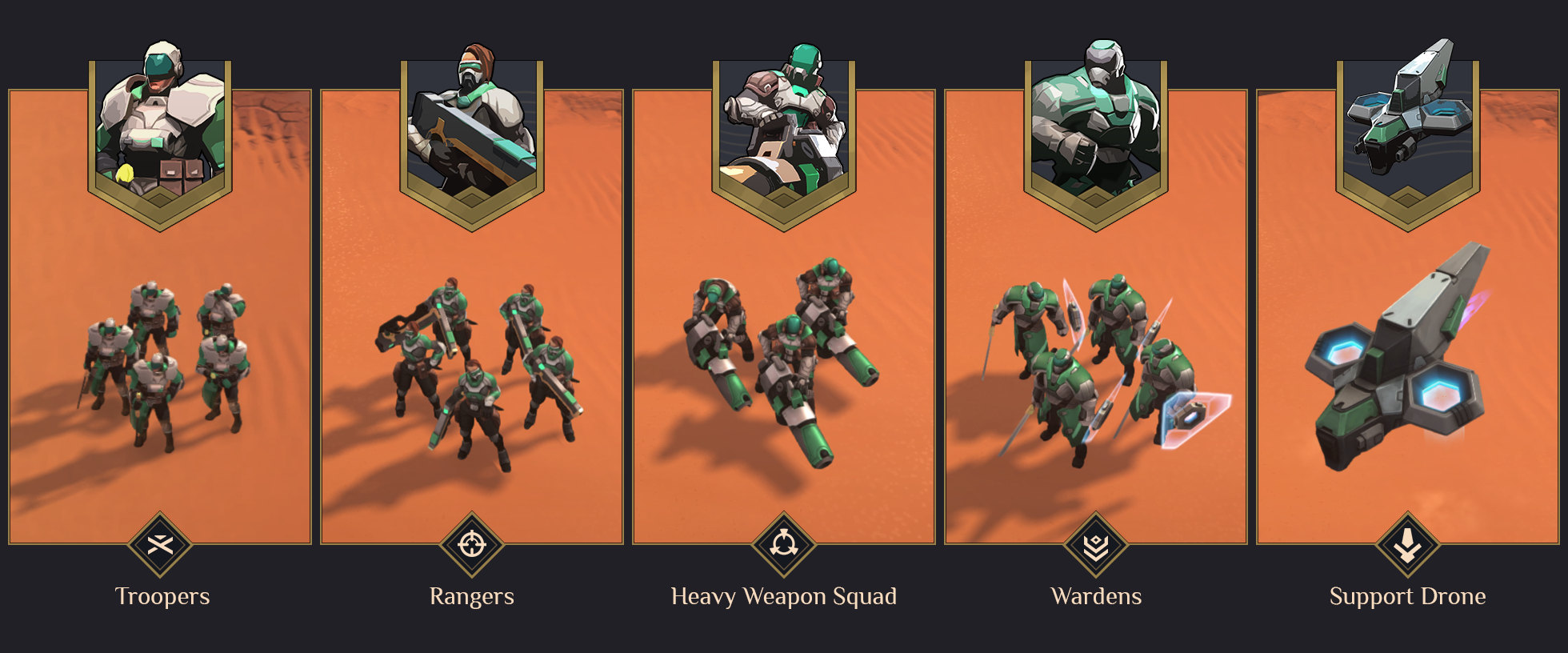Click the melee role icon under Troopers
Viewport: 1568px width, 653px height.
pyautogui.click(x=161, y=546)
